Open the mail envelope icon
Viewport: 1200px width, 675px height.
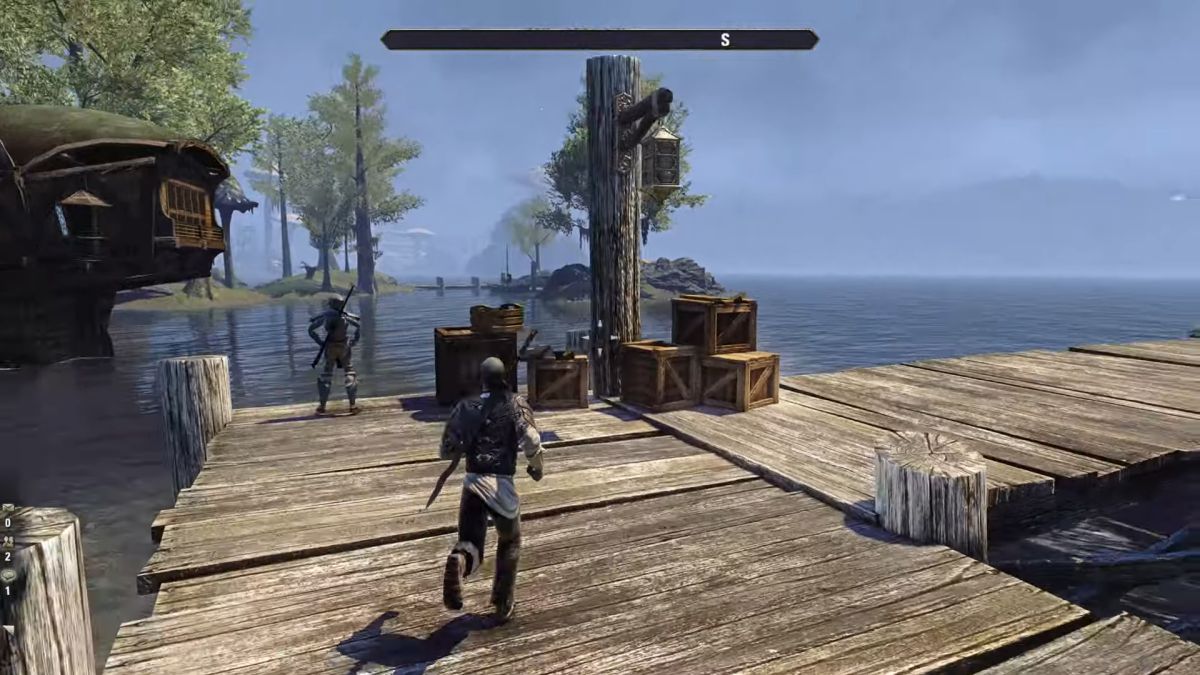tap(7, 509)
